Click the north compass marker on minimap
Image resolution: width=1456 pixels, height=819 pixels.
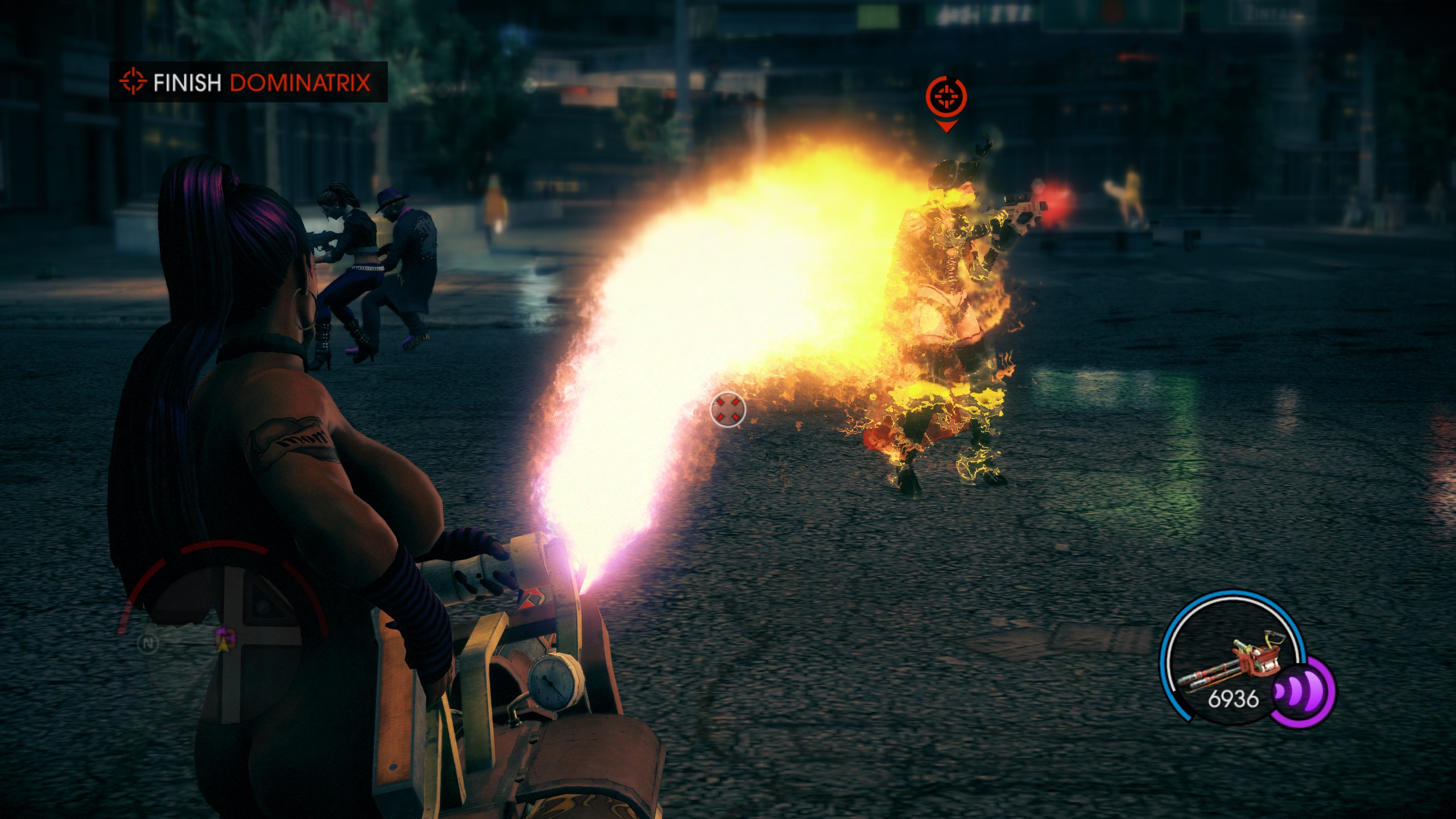click(148, 643)
